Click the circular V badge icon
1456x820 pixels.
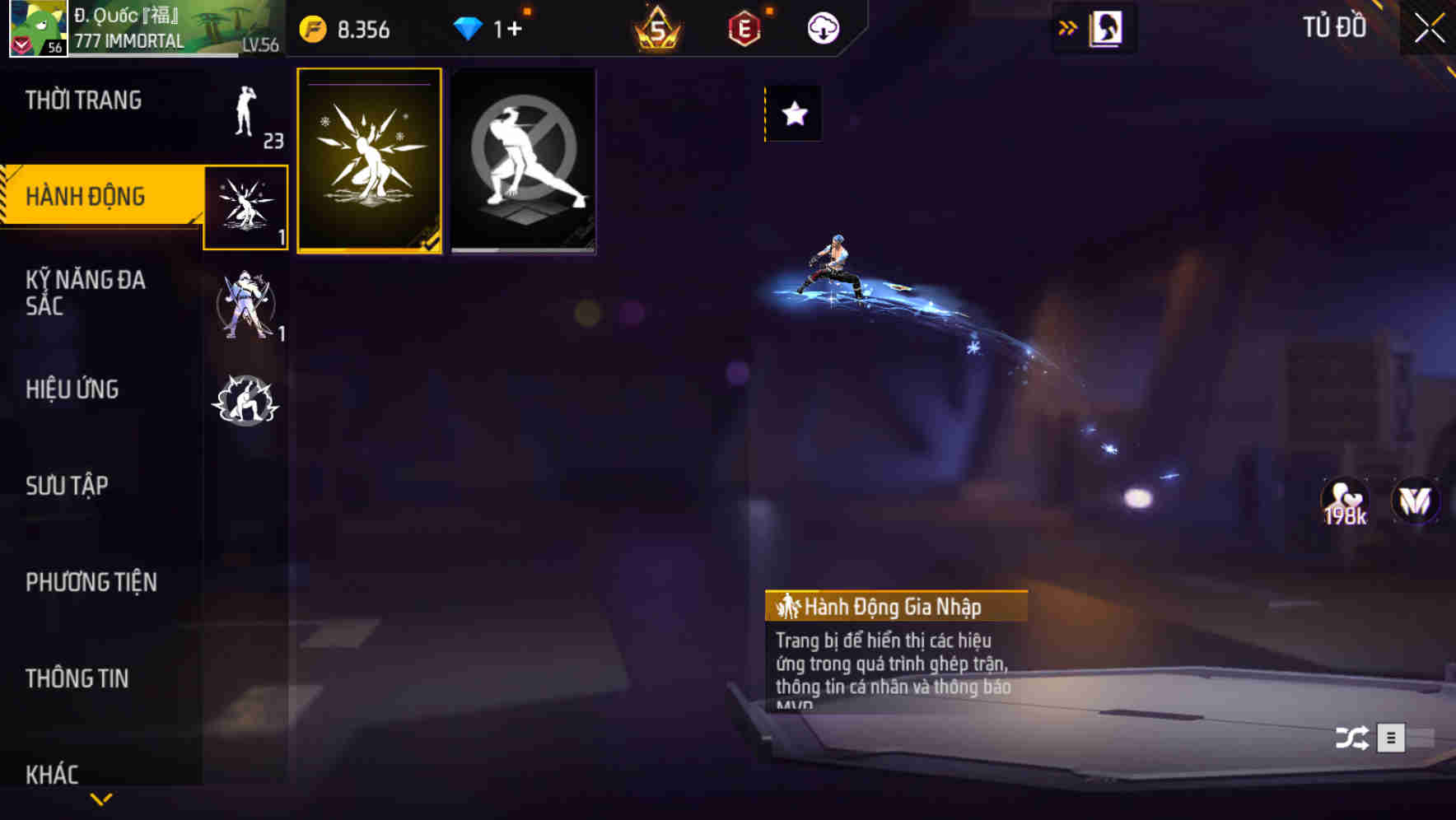(x=1414, y=501)
